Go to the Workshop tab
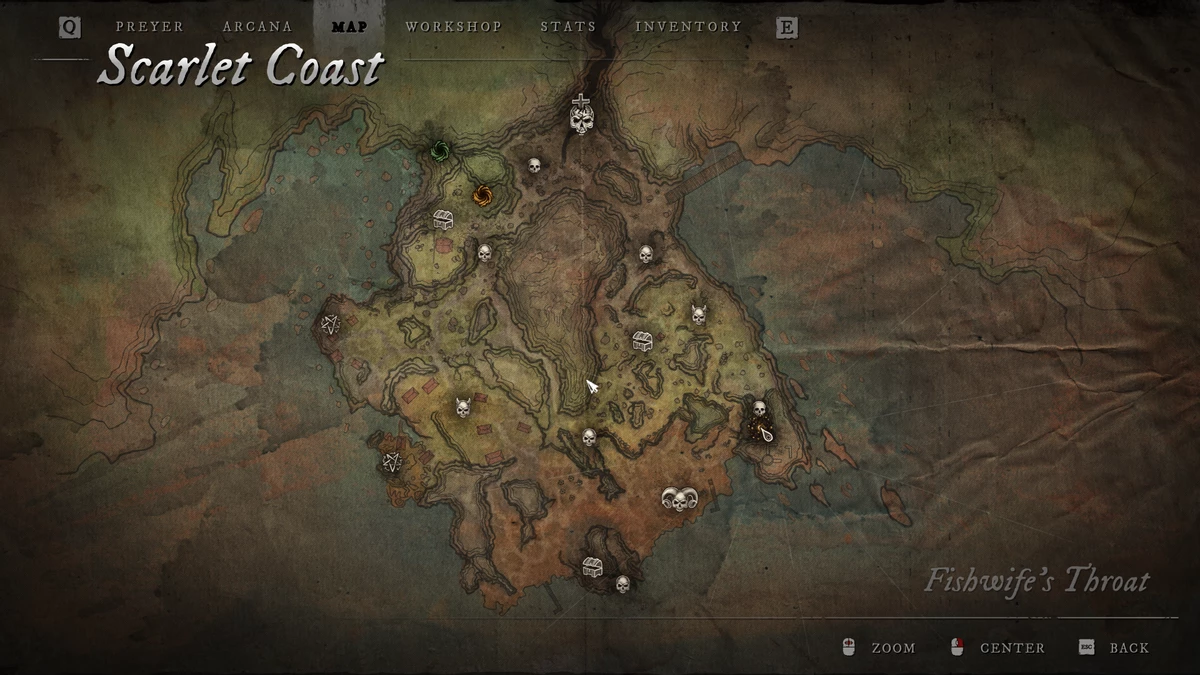This screenshot has height=675, width=1200. pos(453,27)
